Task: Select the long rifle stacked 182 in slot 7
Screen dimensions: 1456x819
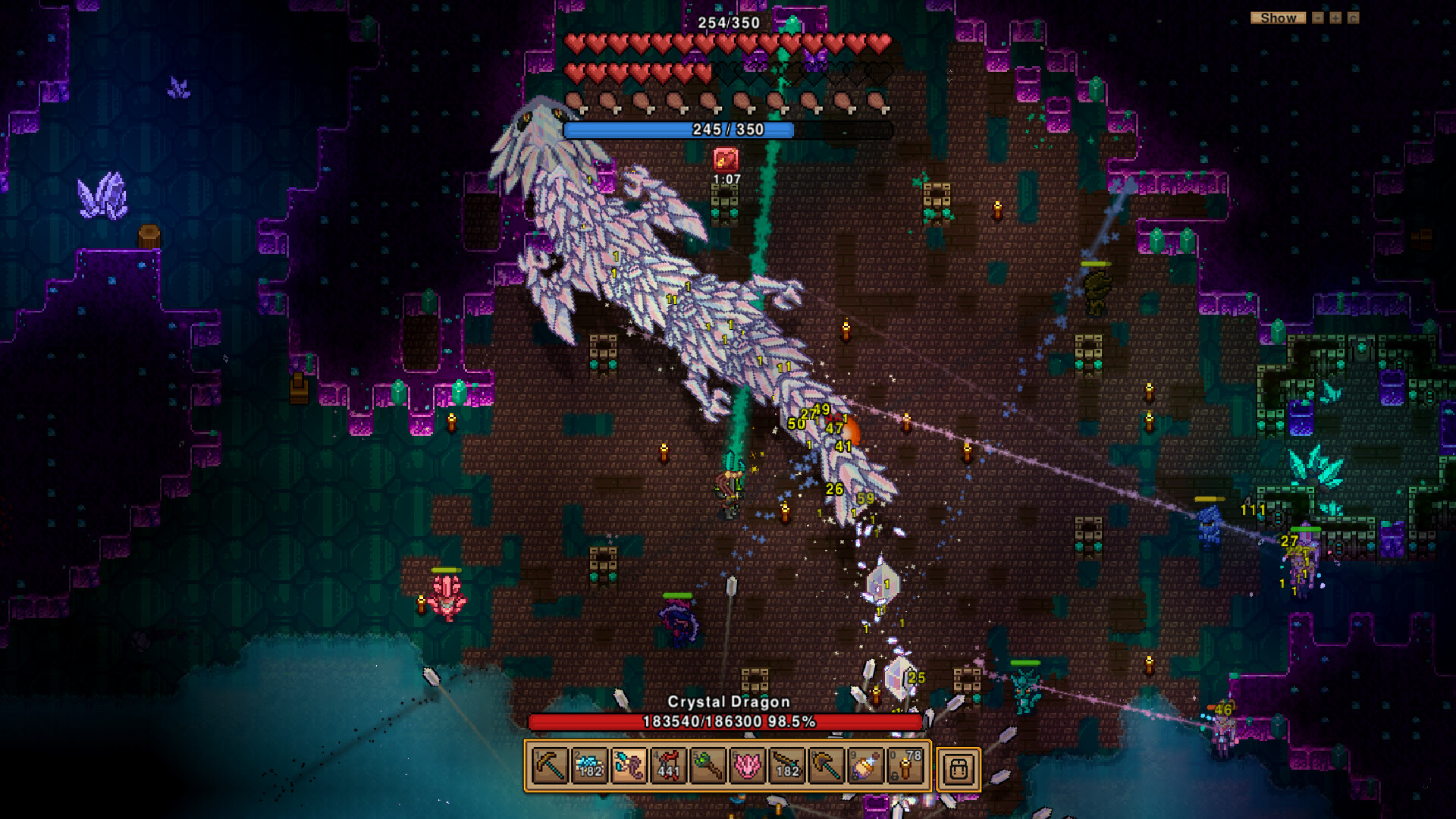Action: (x=786, y=767)
